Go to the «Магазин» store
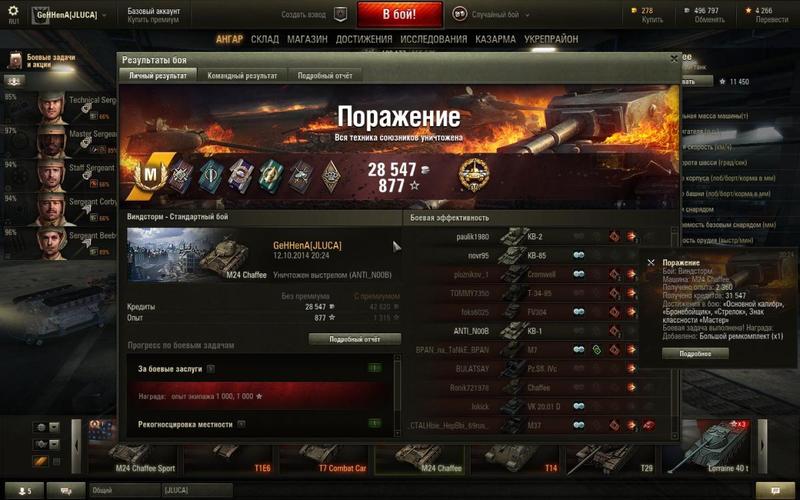 point(308,39)
